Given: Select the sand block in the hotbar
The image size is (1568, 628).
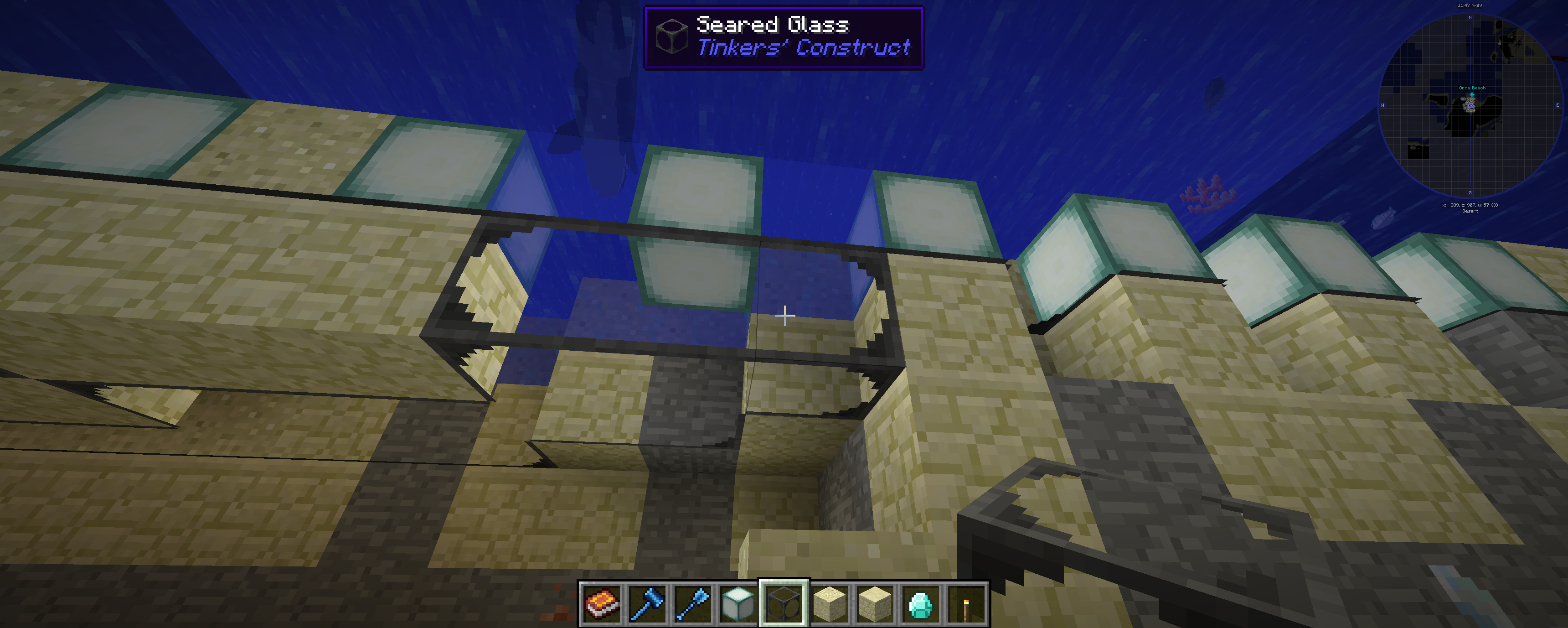Looking at the screenshot, I should [830, 605].
